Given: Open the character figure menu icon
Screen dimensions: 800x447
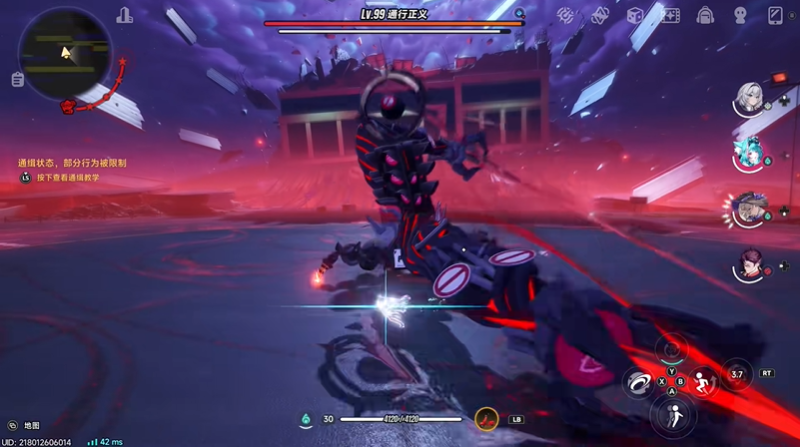Looking at the screenshot, I should pyautogui.click(x=741, y=15).
